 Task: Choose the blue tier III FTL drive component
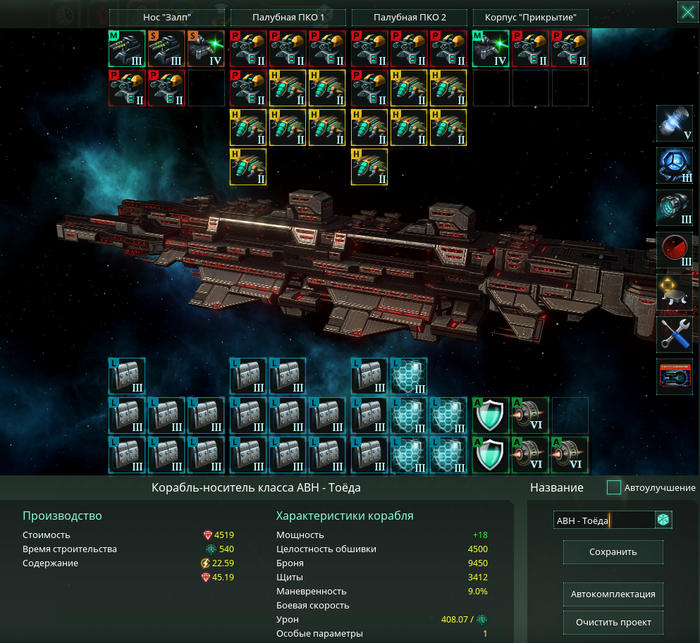click(675, 166)
